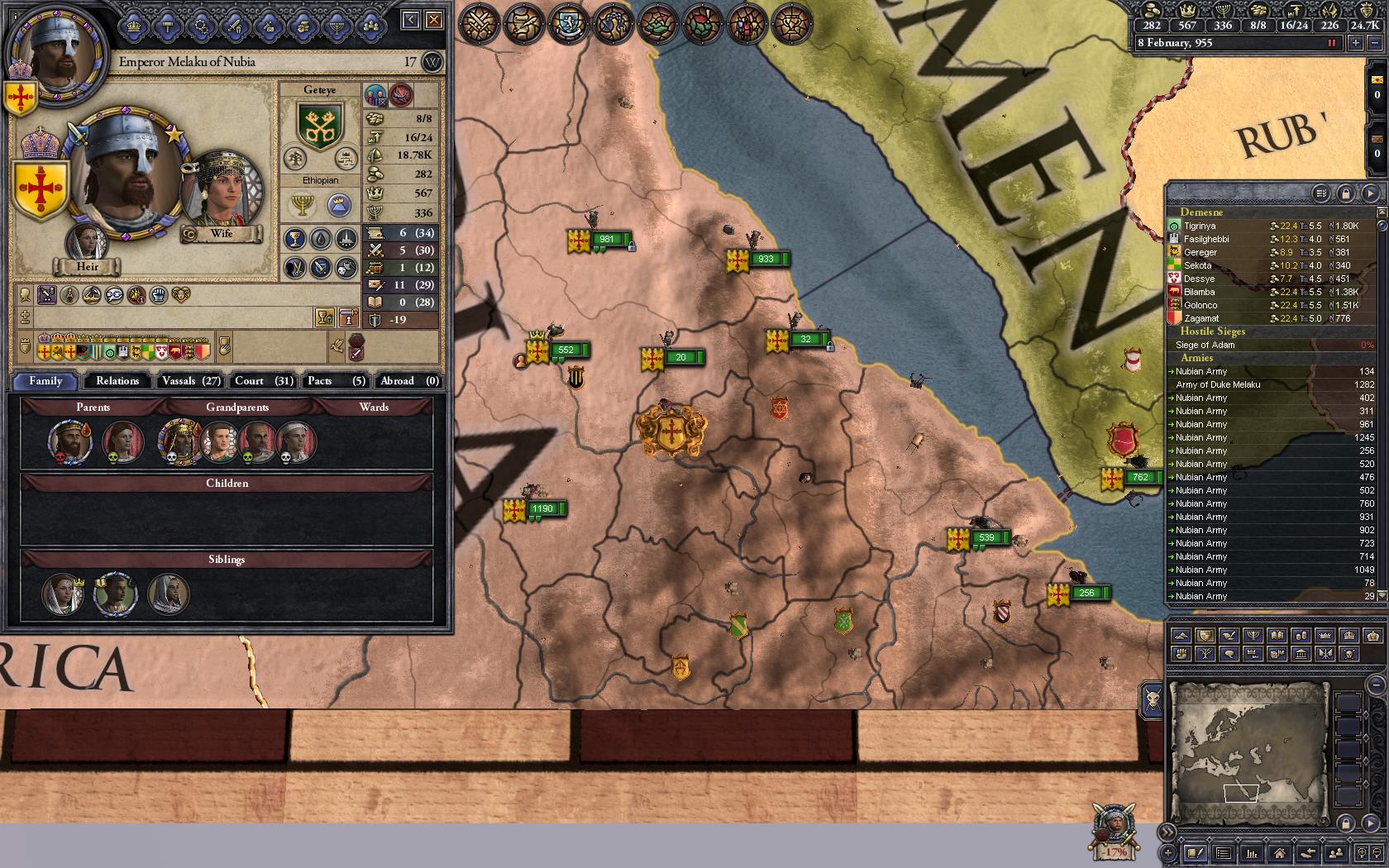1389x868 pixels.
Task: Open the Geteye dynasty shield
Action: [x=319, y=124]
